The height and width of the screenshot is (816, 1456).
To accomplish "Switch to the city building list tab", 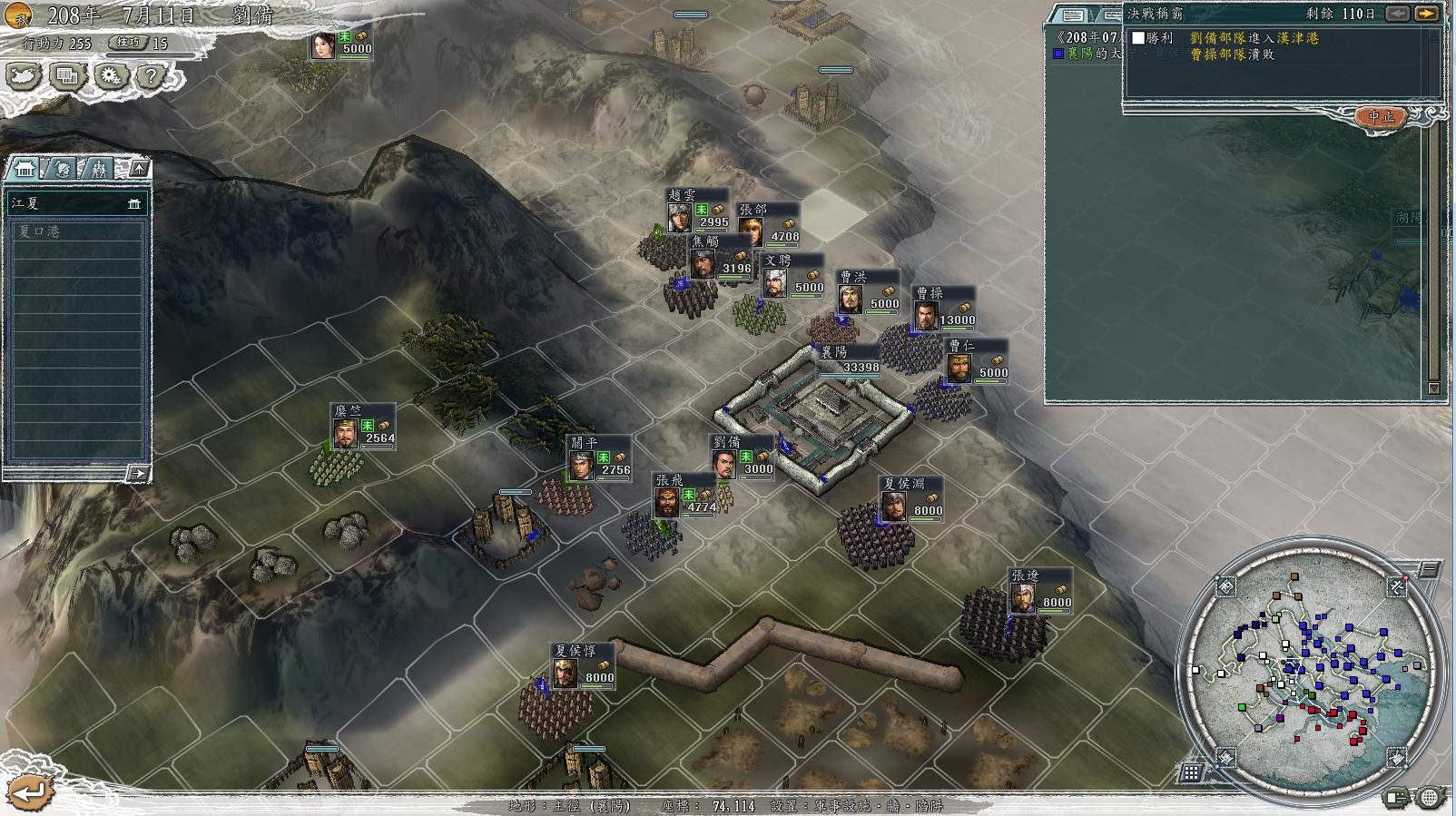I will click(25, 169).
